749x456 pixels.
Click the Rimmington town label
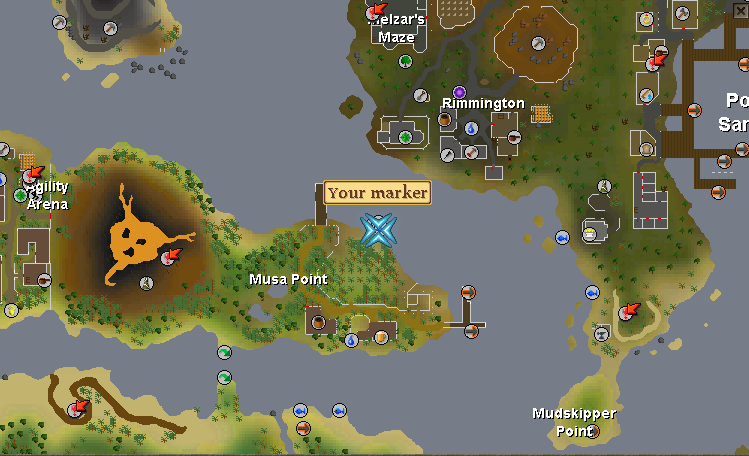(483, 103)
